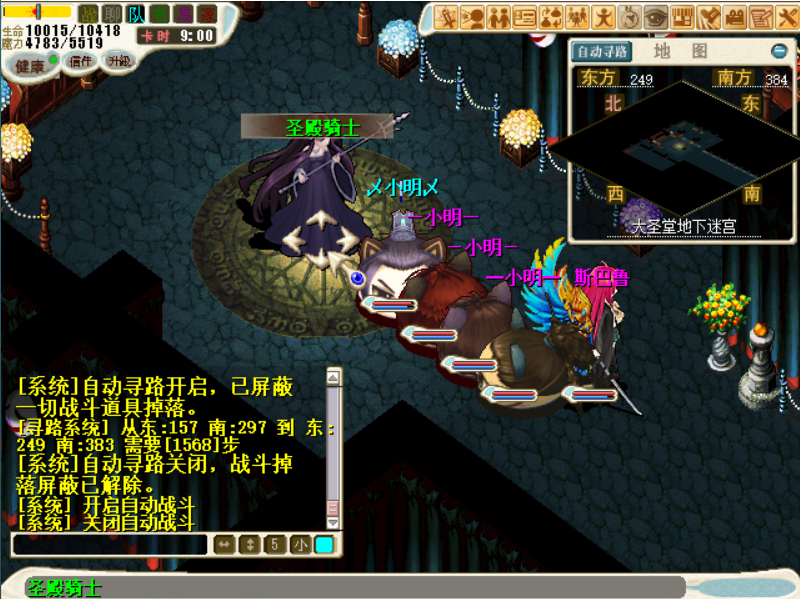Click the 小 font size chat button

coord(300,545)
